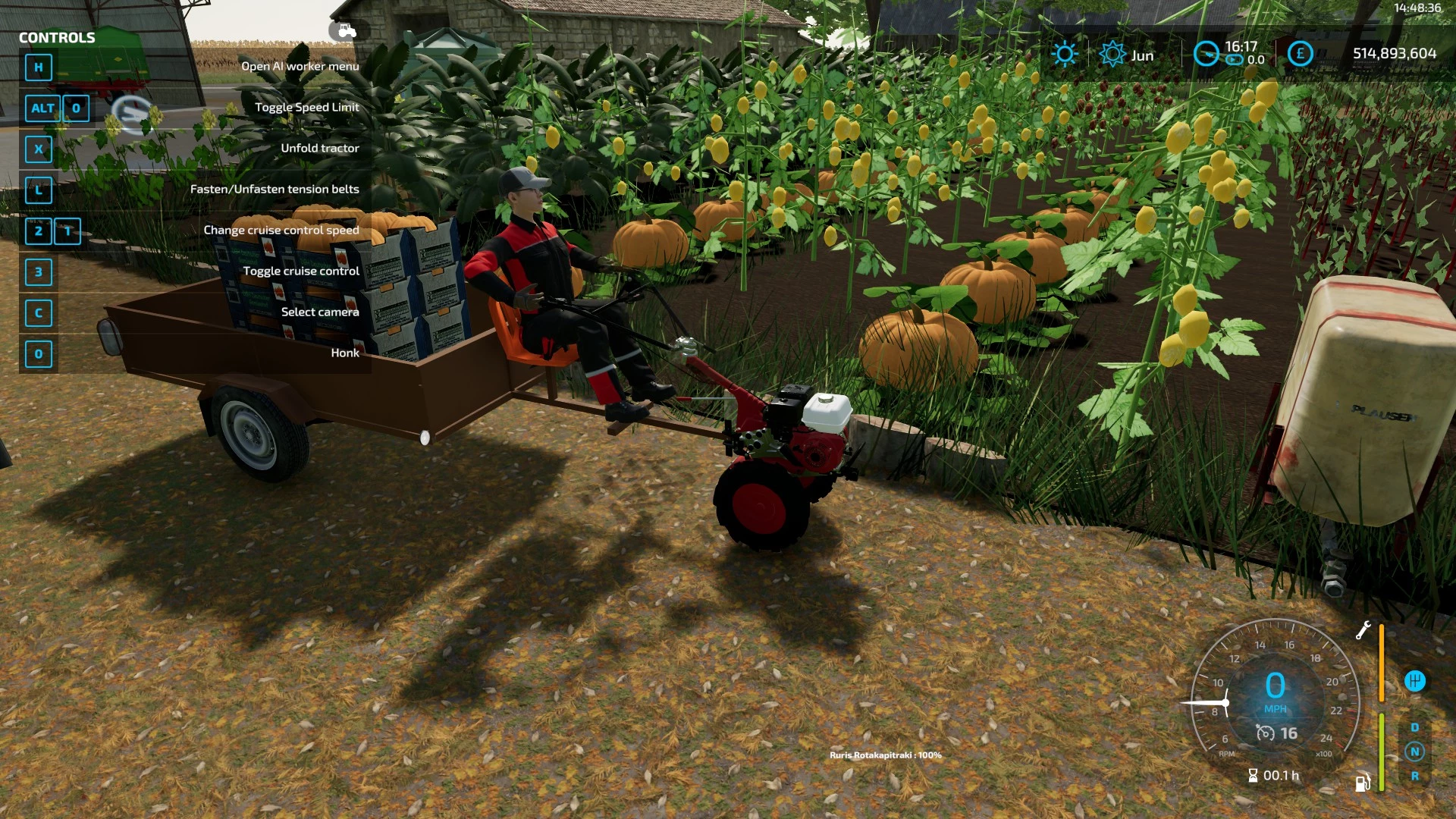The width and height of the screenshot is (1456, 819).
Task: Engage the Drive (D) gear mode
Action: pyautogui.click(x=1415, y=726)
